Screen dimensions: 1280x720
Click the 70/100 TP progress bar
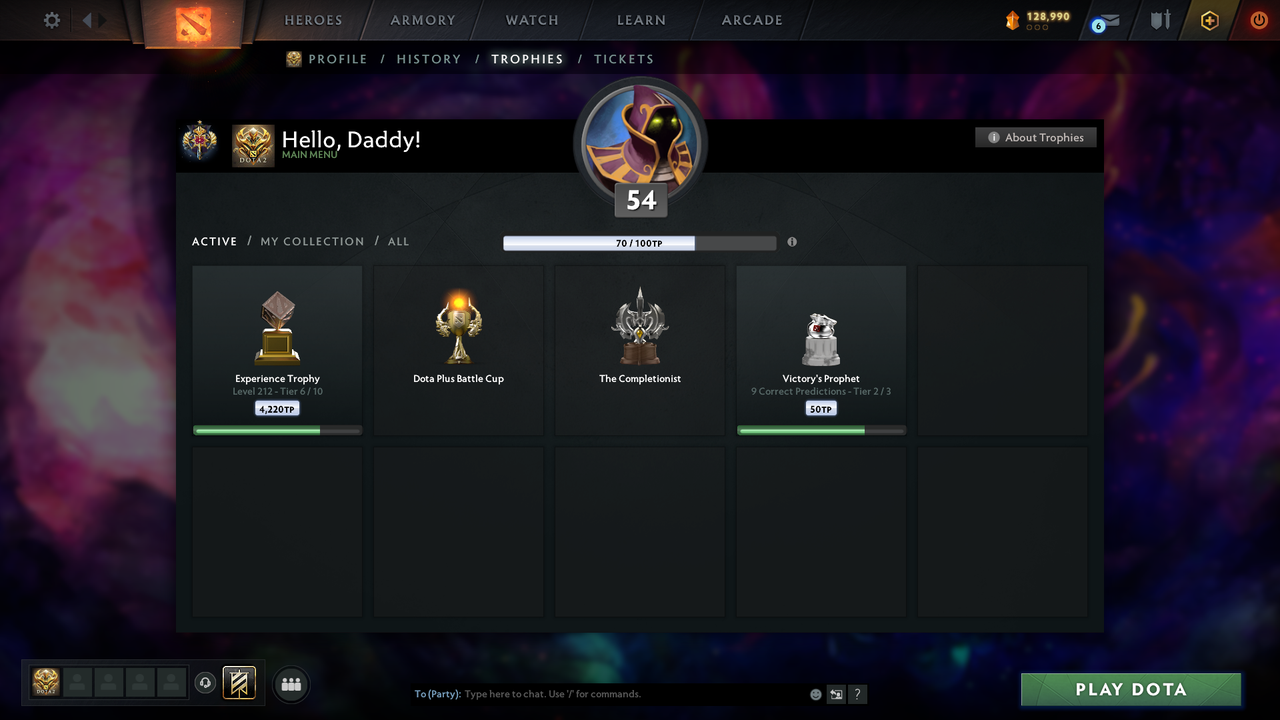640,242
